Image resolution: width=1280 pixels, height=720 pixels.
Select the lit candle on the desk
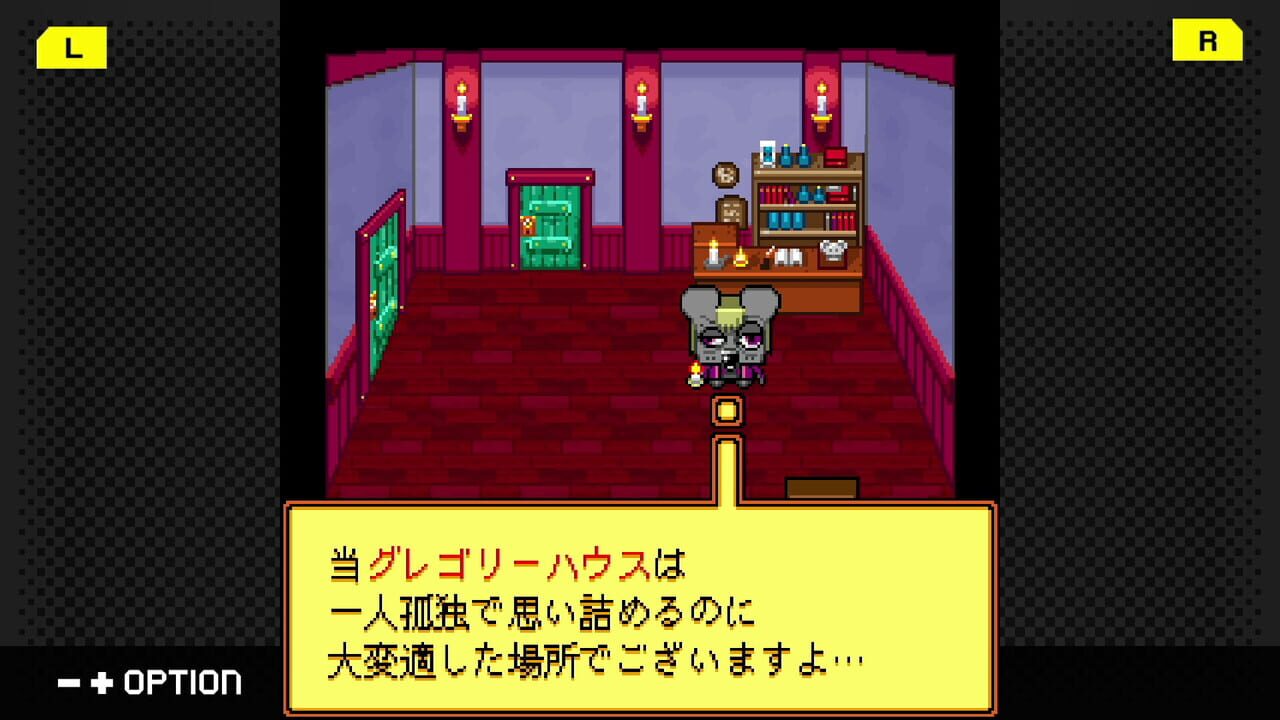[x=713, y=253]
